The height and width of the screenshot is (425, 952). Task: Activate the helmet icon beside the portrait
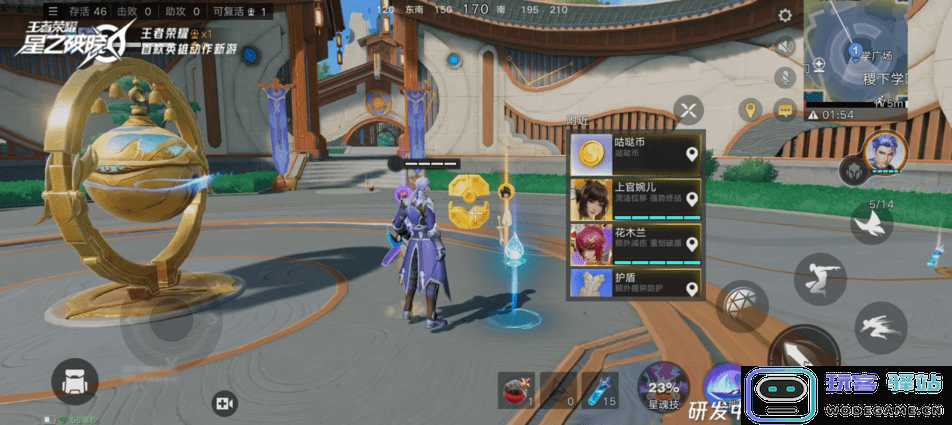(852, 171)
